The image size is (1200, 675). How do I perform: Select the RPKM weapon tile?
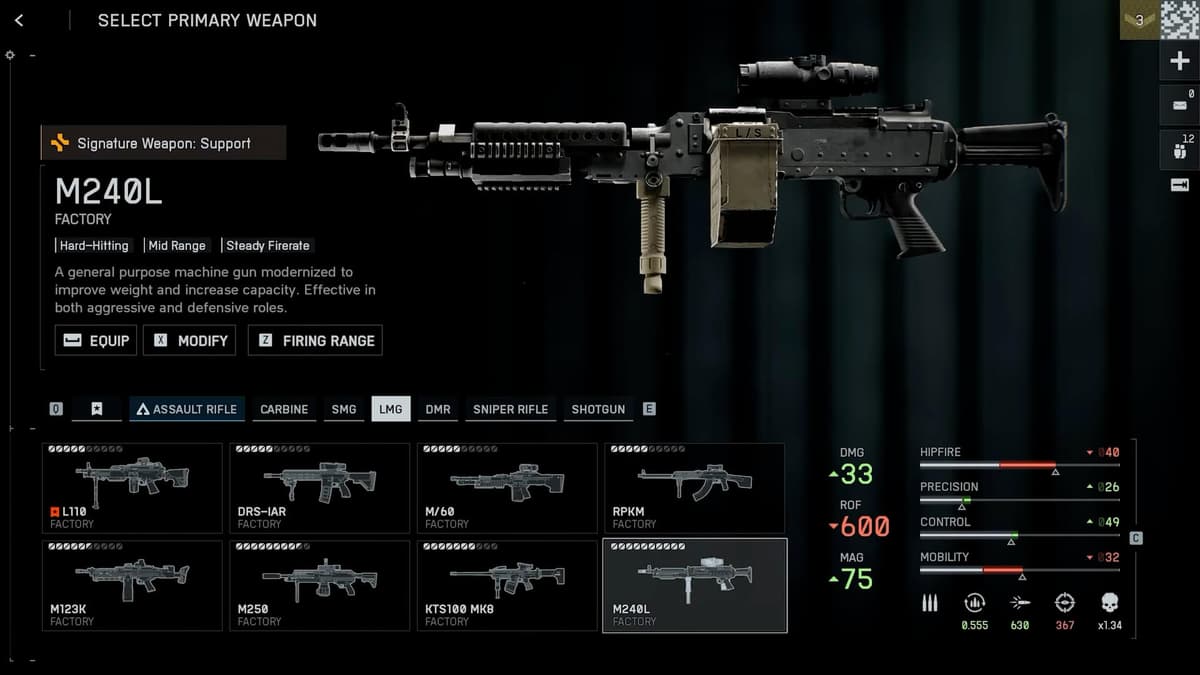(694, 488)
